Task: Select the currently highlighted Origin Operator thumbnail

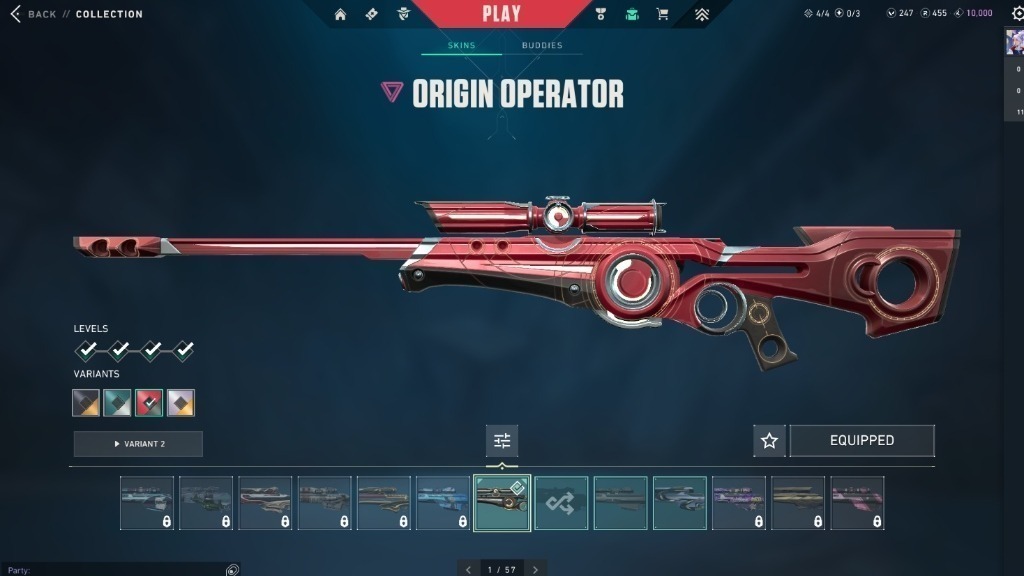Action: [502, 503]
